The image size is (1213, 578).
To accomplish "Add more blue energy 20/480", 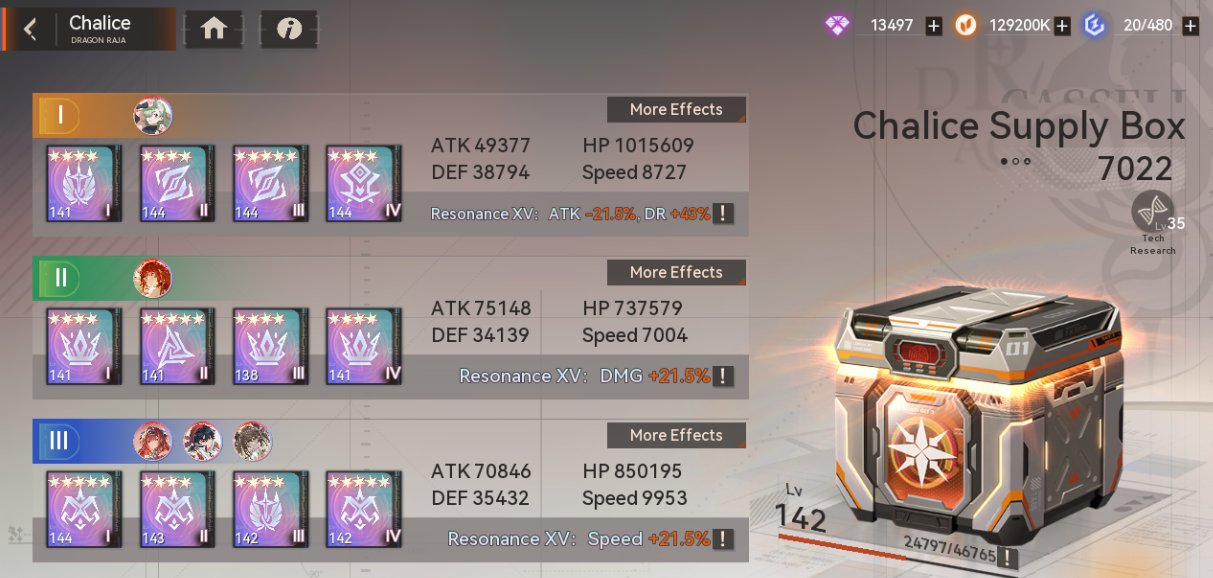I will (x=1190, y=26).
